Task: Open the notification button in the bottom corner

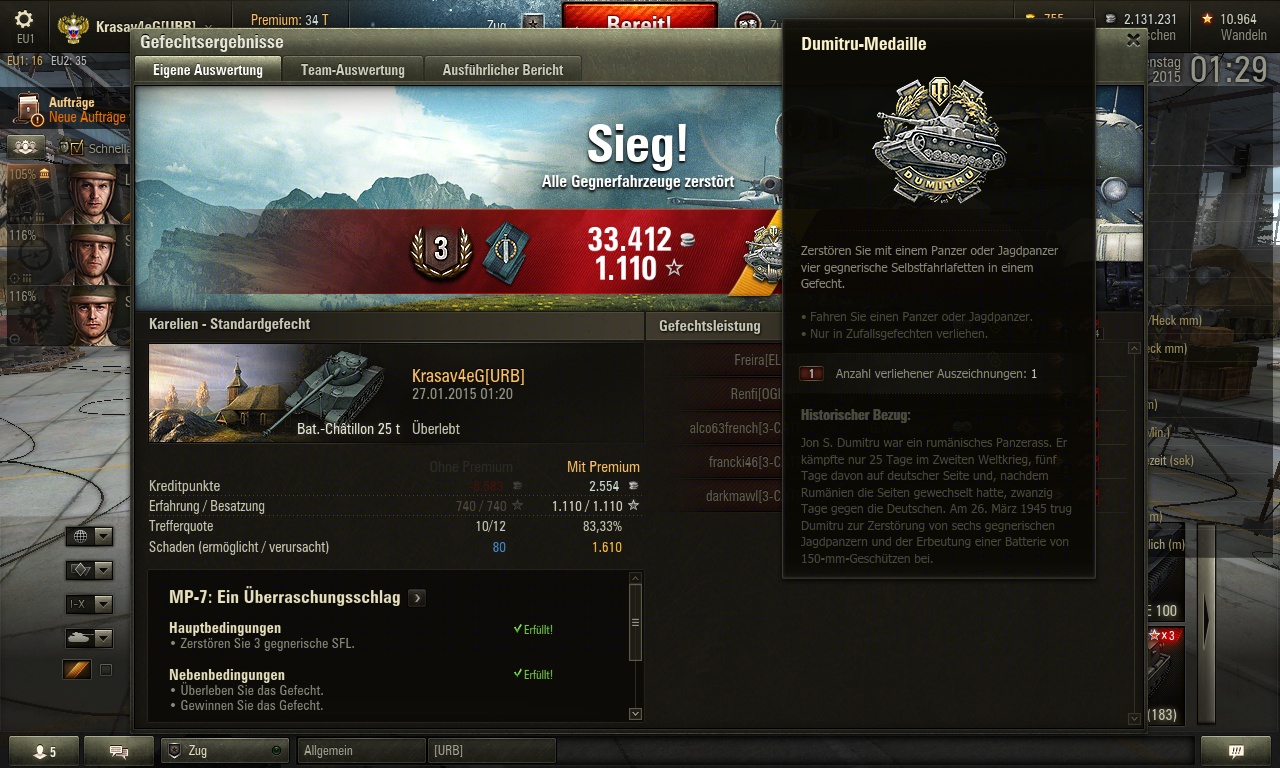Action: [1236, 751]
